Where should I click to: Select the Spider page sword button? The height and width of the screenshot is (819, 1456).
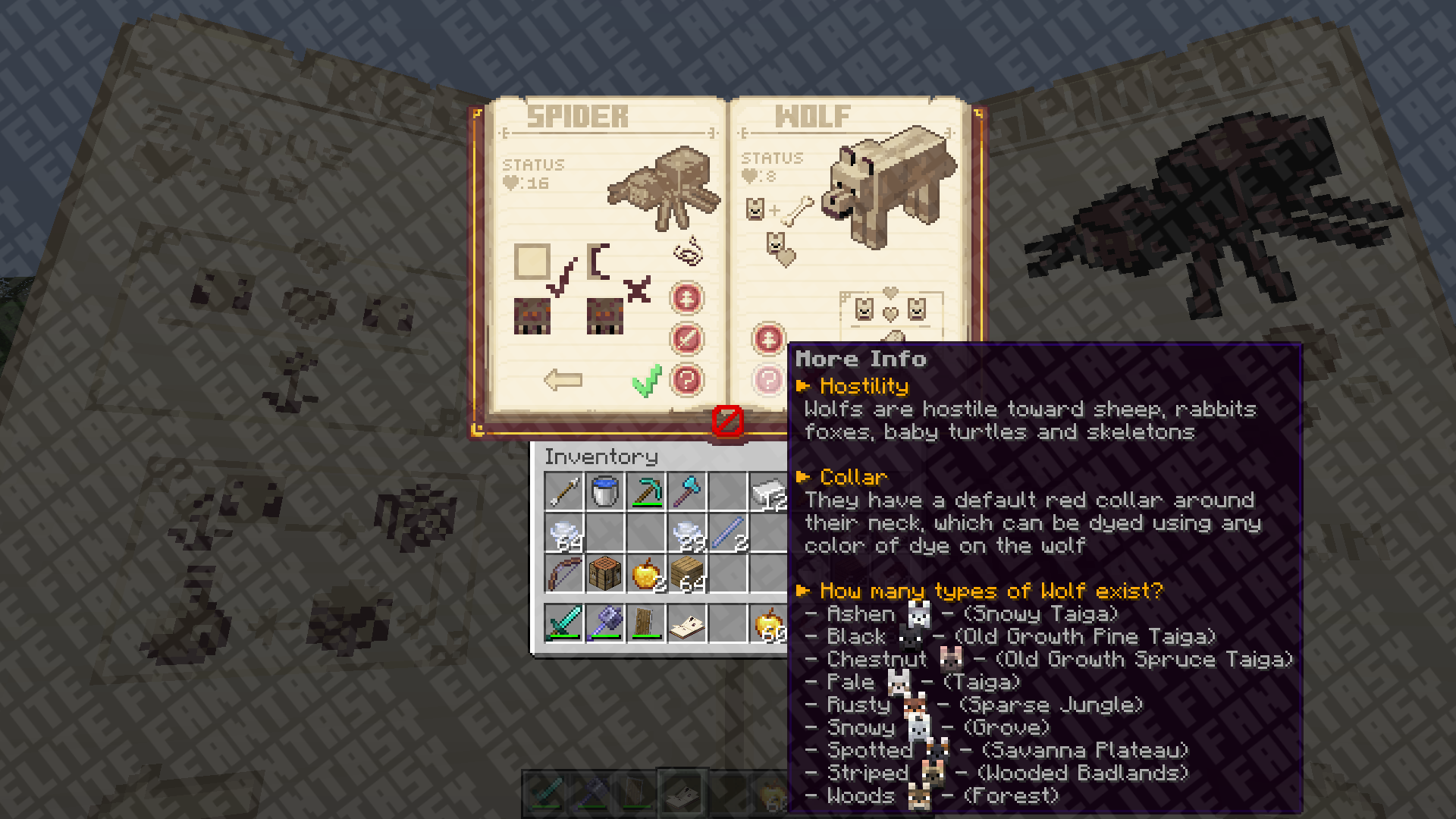[687, 339]
